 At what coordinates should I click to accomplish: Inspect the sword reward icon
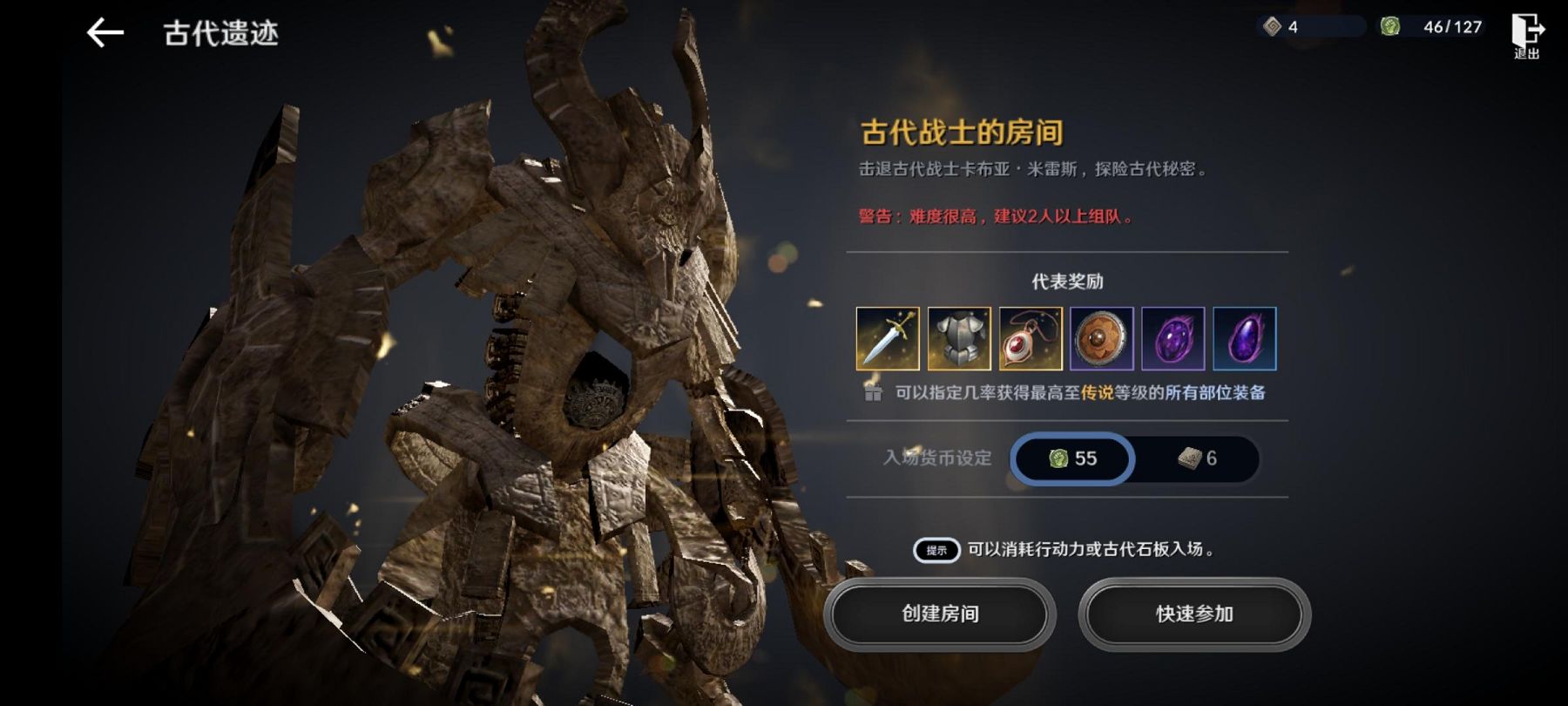[888, 338]
